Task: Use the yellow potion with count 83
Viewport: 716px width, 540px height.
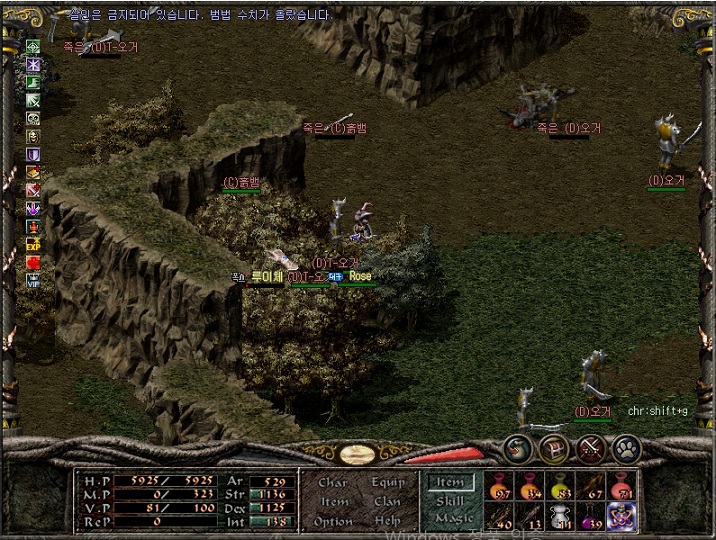Action: [561, 485]
